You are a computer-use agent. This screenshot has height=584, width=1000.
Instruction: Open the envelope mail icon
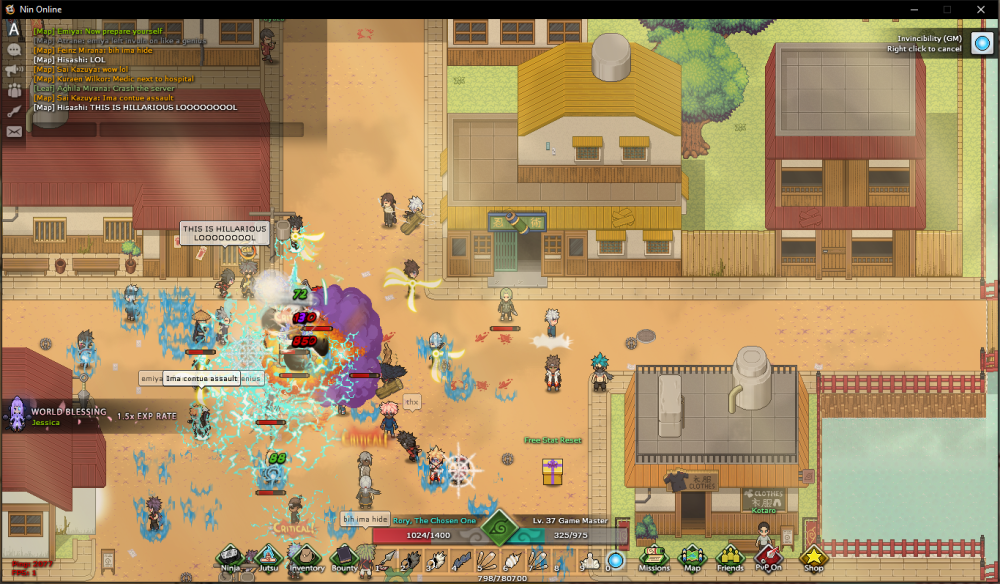click(x=14, y=131)
